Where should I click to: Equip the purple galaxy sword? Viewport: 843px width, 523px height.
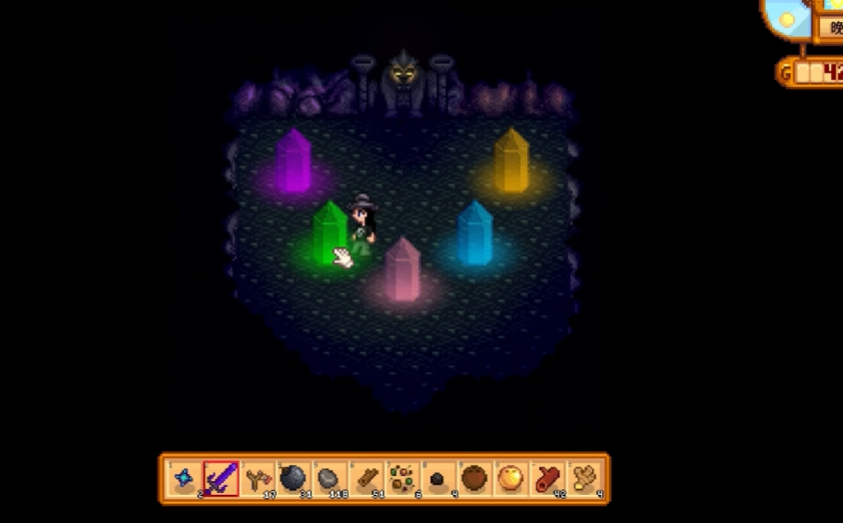(x=221, y=479)
